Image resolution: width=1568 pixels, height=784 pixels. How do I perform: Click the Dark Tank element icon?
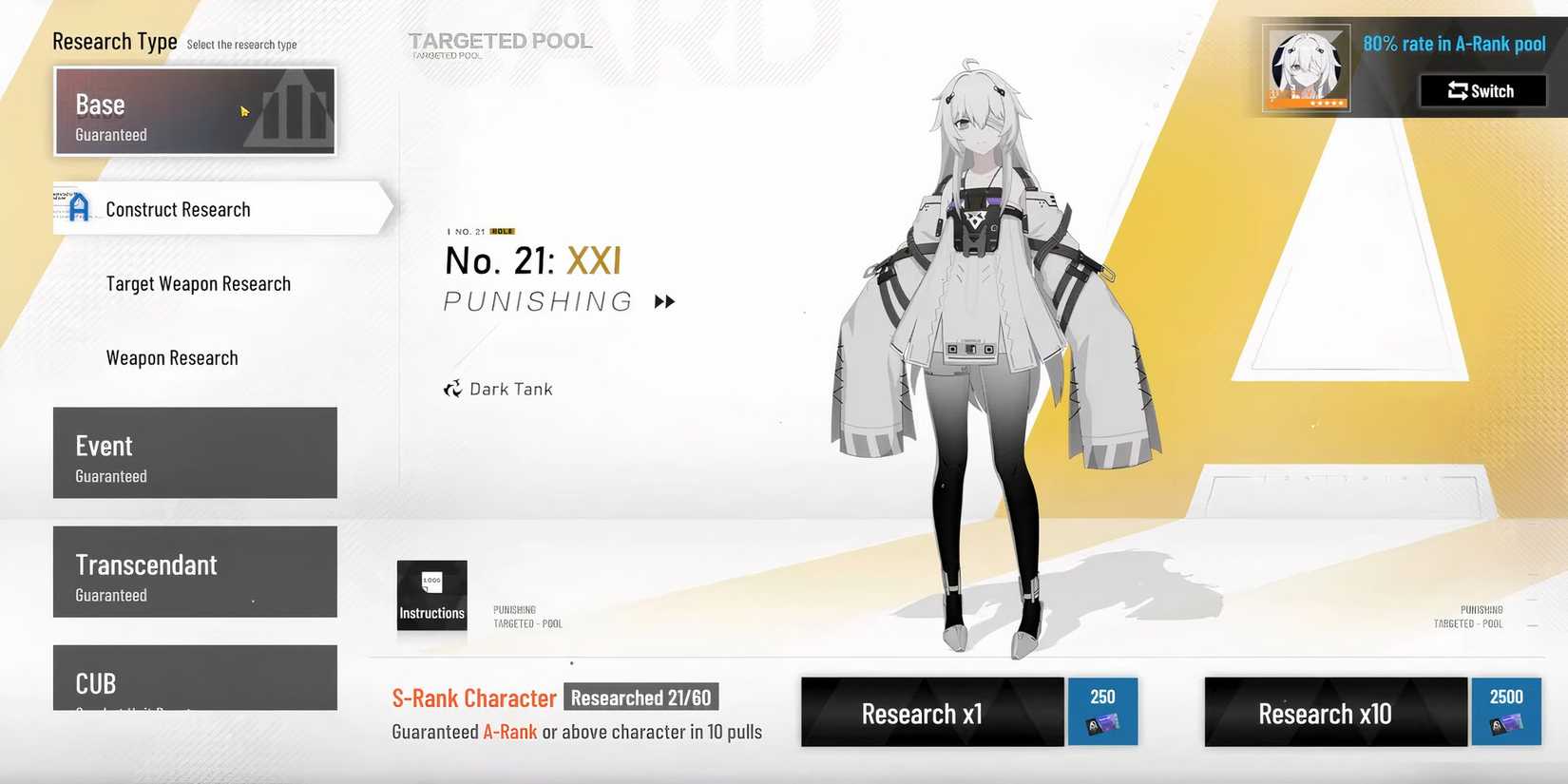click(x=452, y=388)
